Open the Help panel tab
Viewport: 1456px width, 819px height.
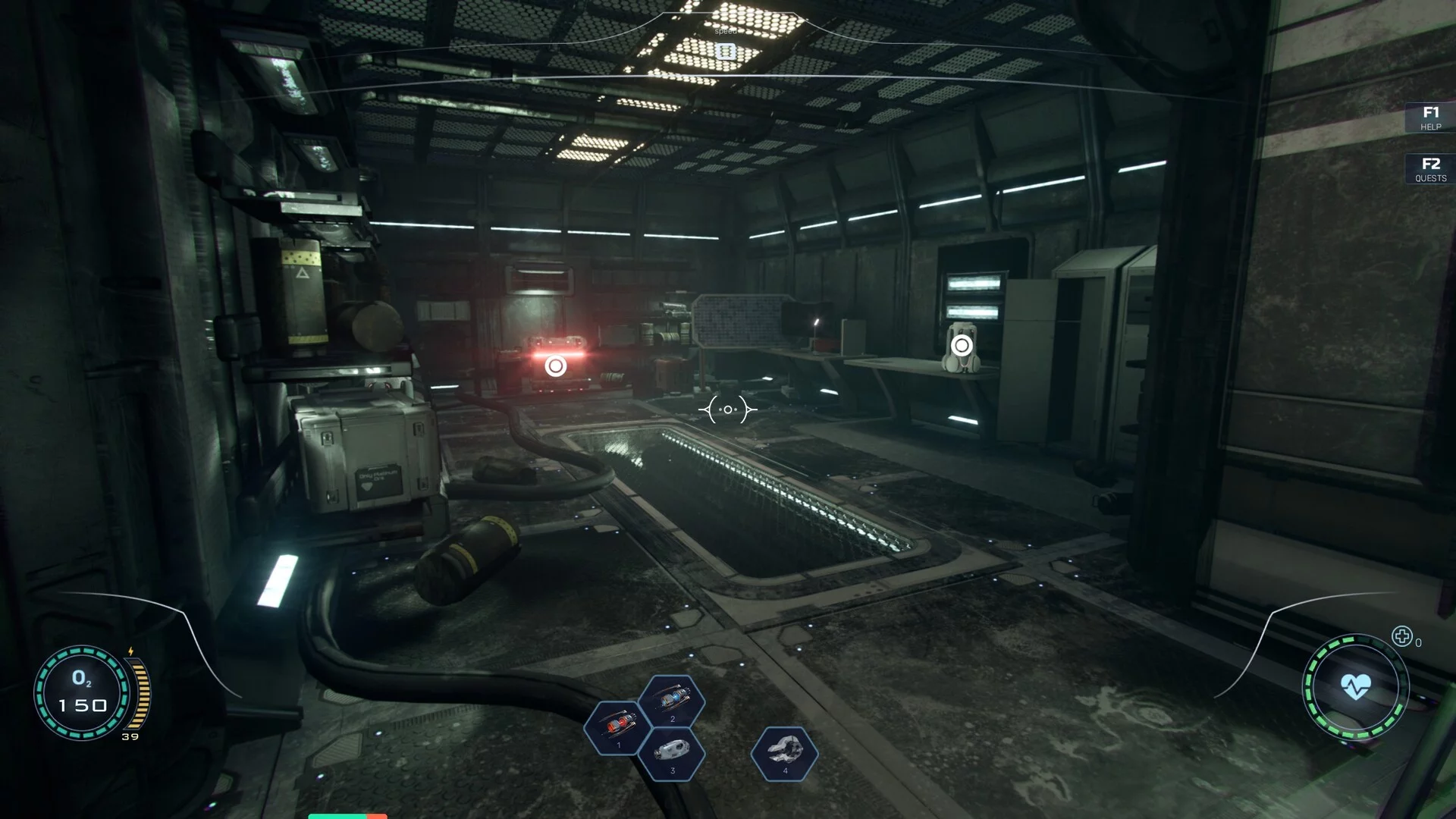pyautogui.click(x=1430, y=118)
